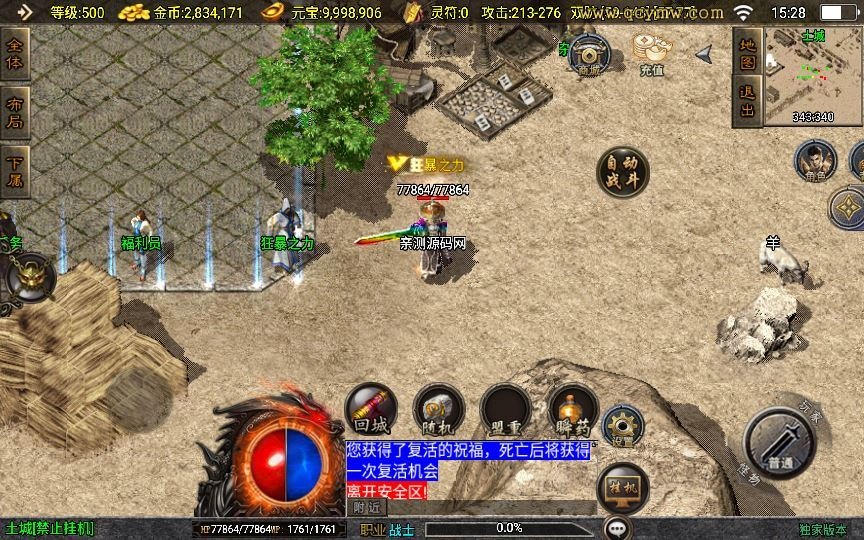Activate the 盟重 teleport slot
This screenshot has width=864, height=540.
(x=505, y=408)
